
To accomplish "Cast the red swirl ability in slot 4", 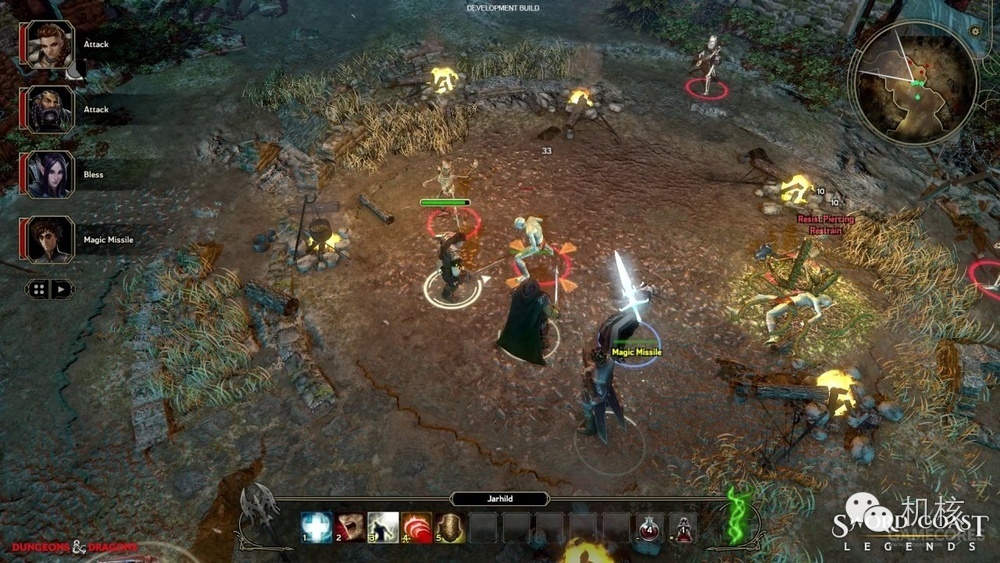I will click(416, 527).
